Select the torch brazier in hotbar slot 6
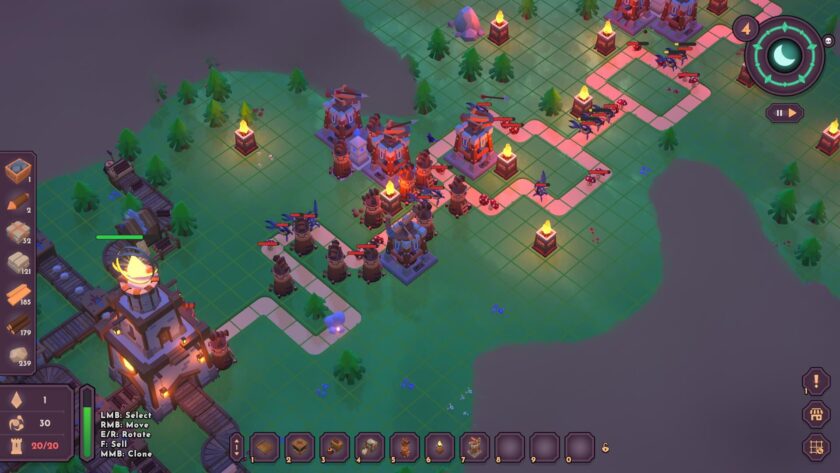 coord(439,445)
